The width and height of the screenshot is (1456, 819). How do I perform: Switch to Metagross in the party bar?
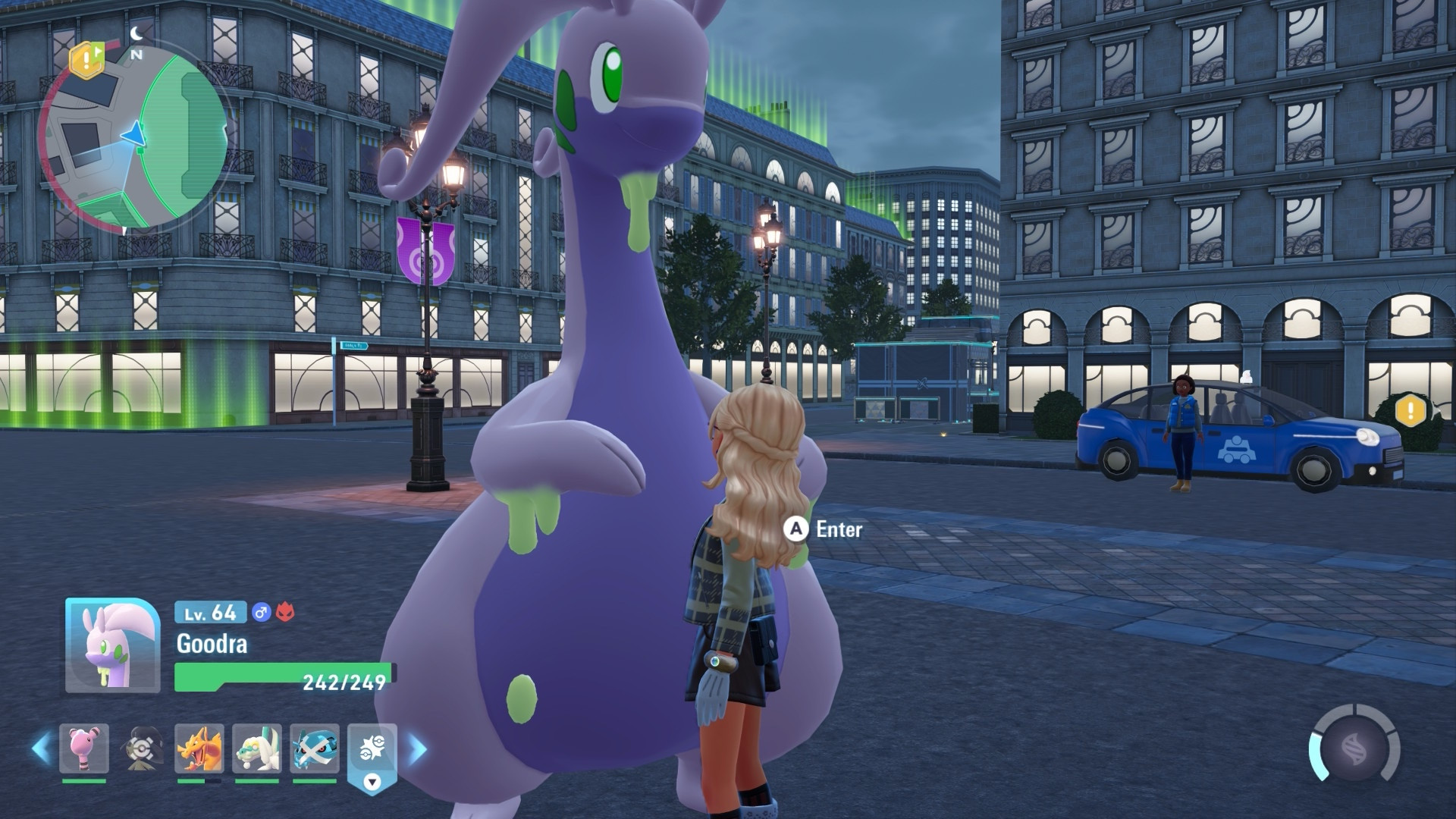(315, 748)
